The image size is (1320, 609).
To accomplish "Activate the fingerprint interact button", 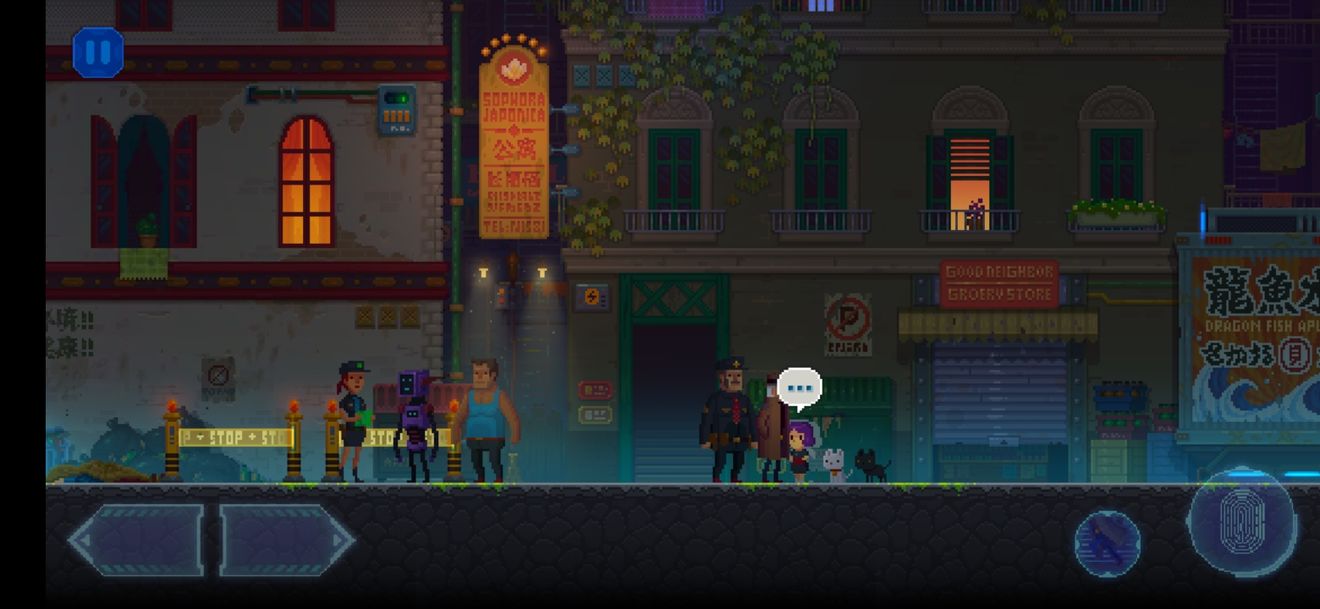I will pos(1243,522).
